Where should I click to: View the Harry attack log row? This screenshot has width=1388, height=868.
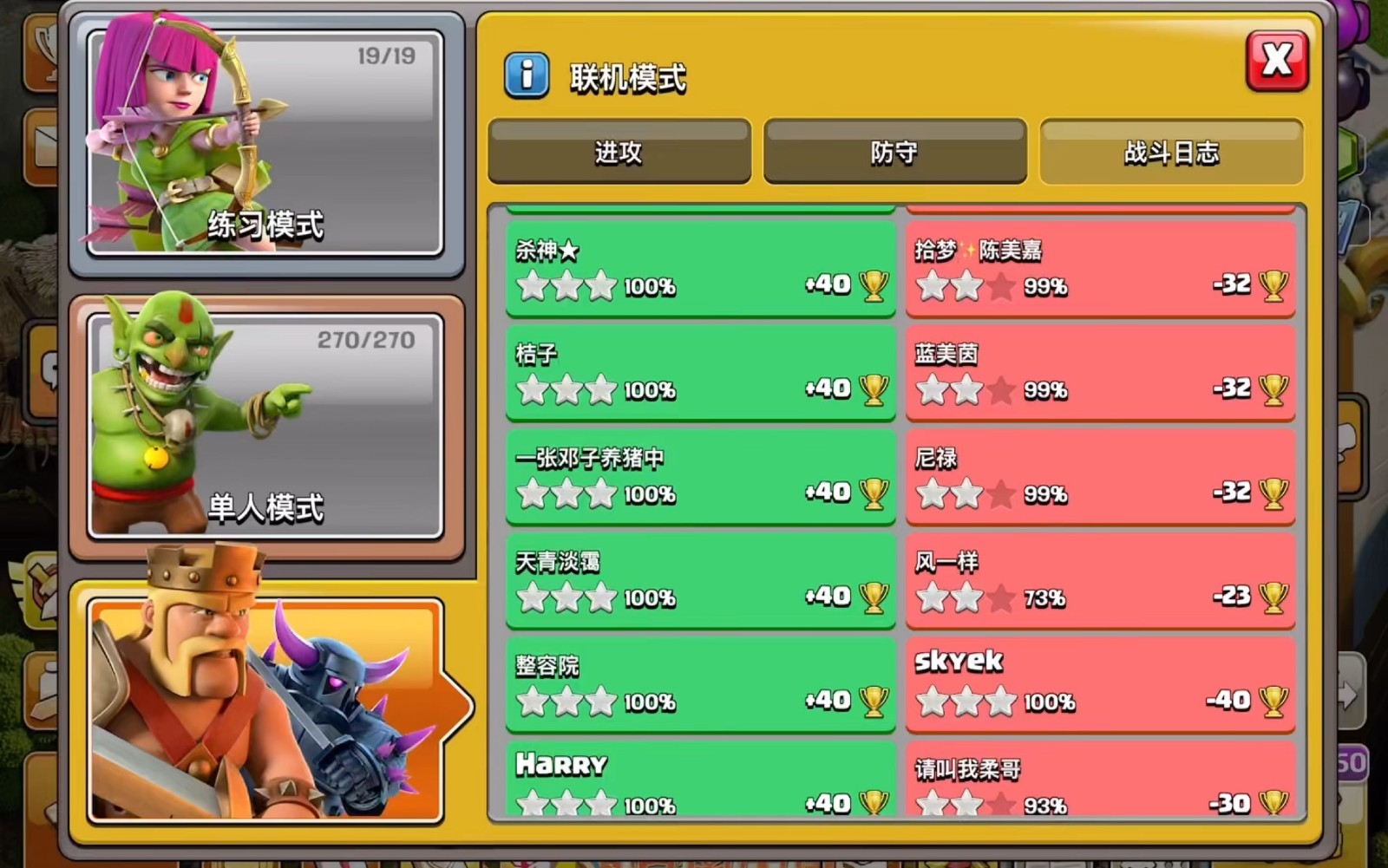[700, 780]
